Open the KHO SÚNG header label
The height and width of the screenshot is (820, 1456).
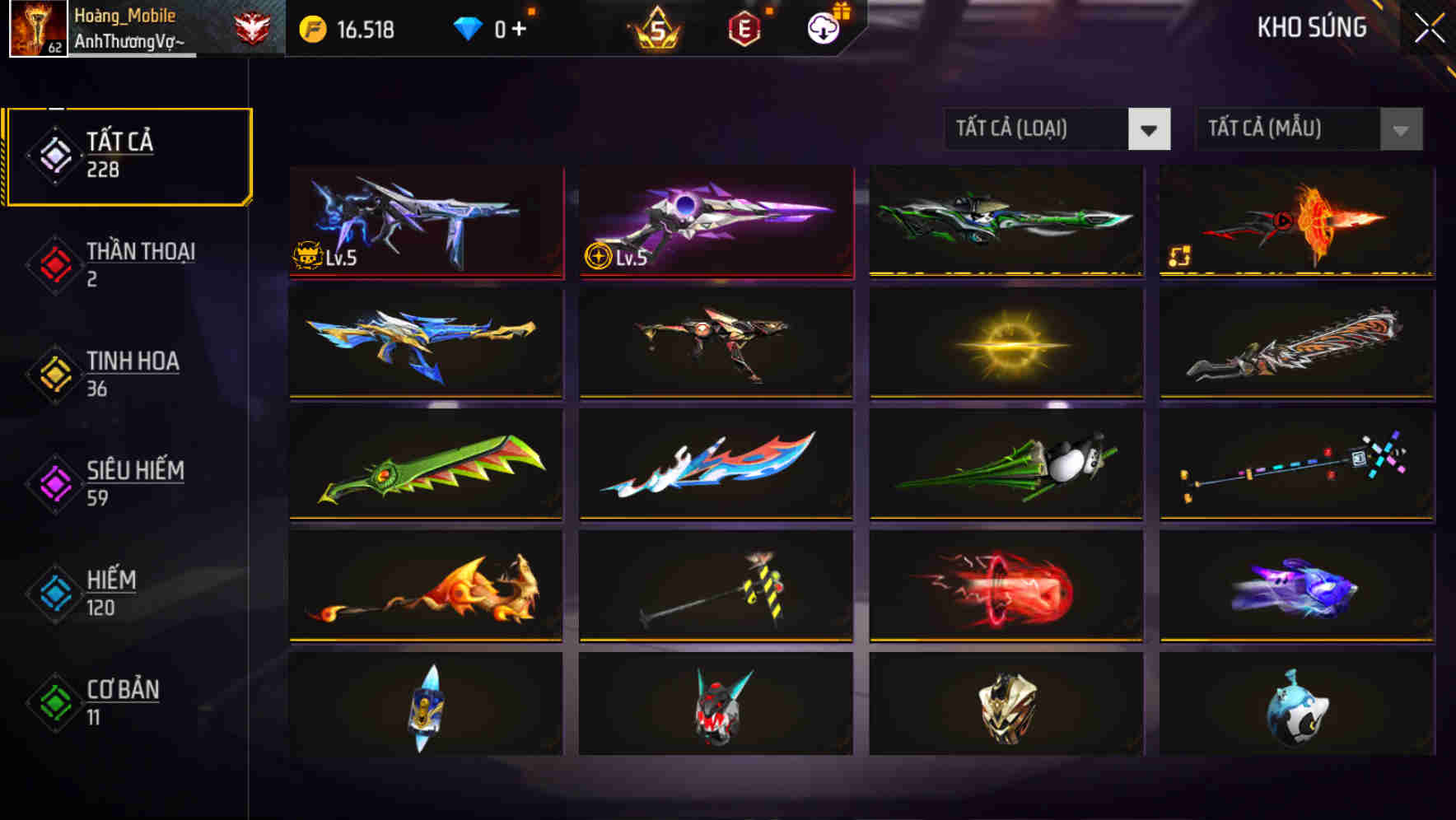point(1313,27)
